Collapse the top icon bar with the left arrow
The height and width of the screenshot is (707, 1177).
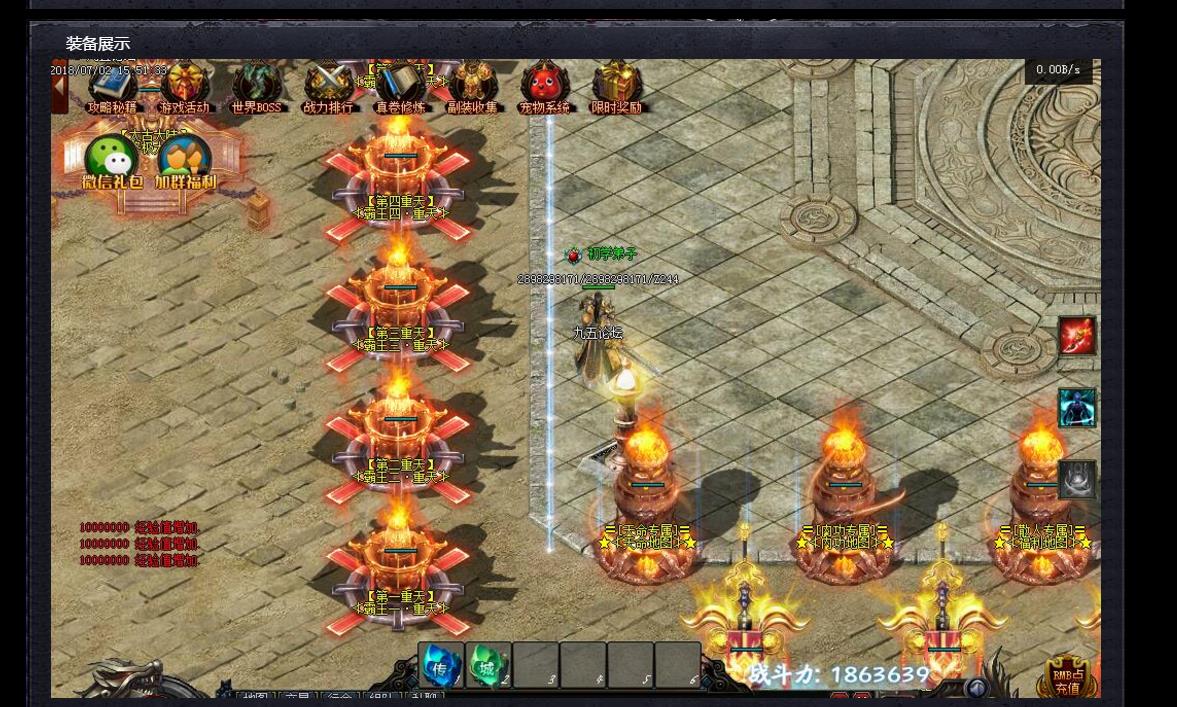[x=60, y=85]
